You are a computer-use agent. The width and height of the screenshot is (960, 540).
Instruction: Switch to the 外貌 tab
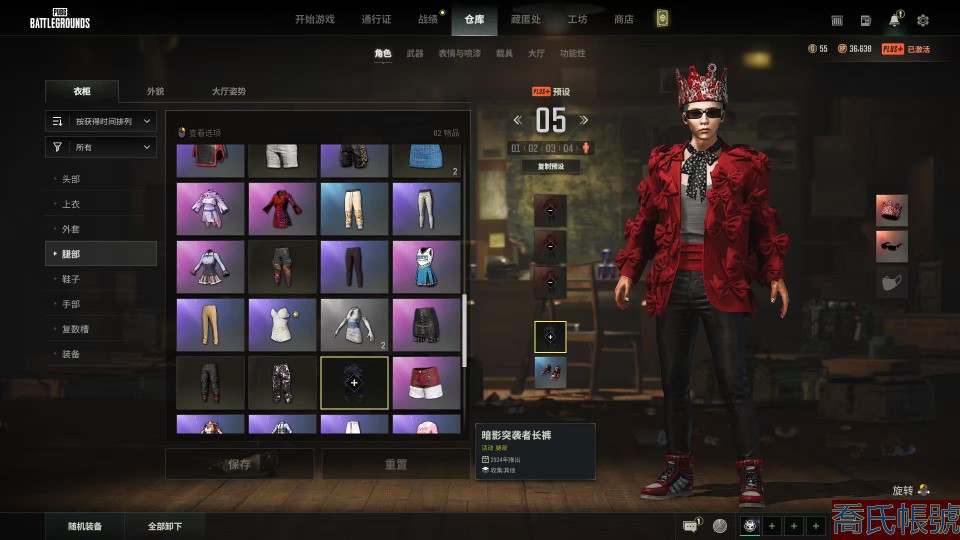(155, 91)
